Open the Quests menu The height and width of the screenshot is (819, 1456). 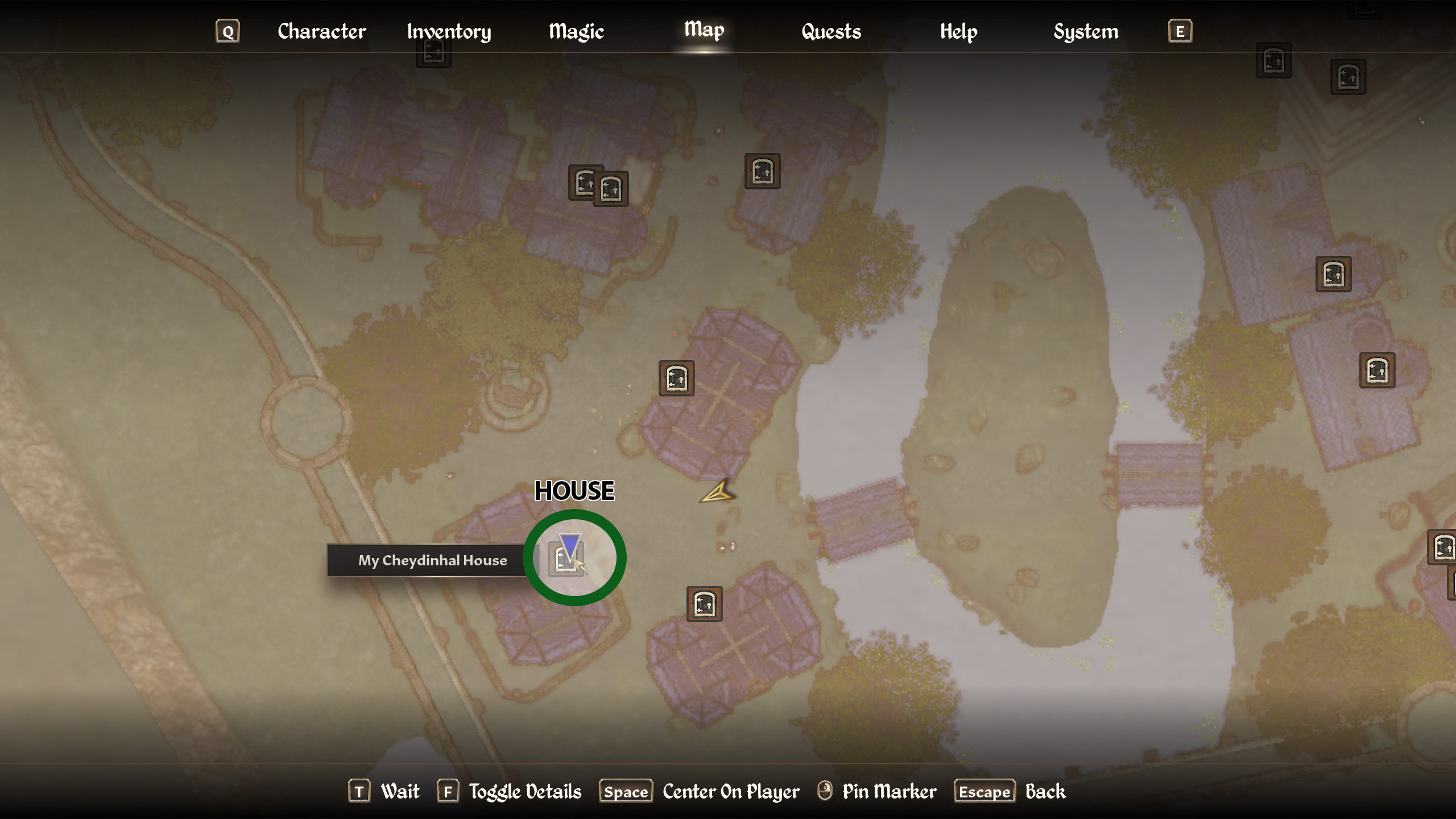(x=830, y=31)
